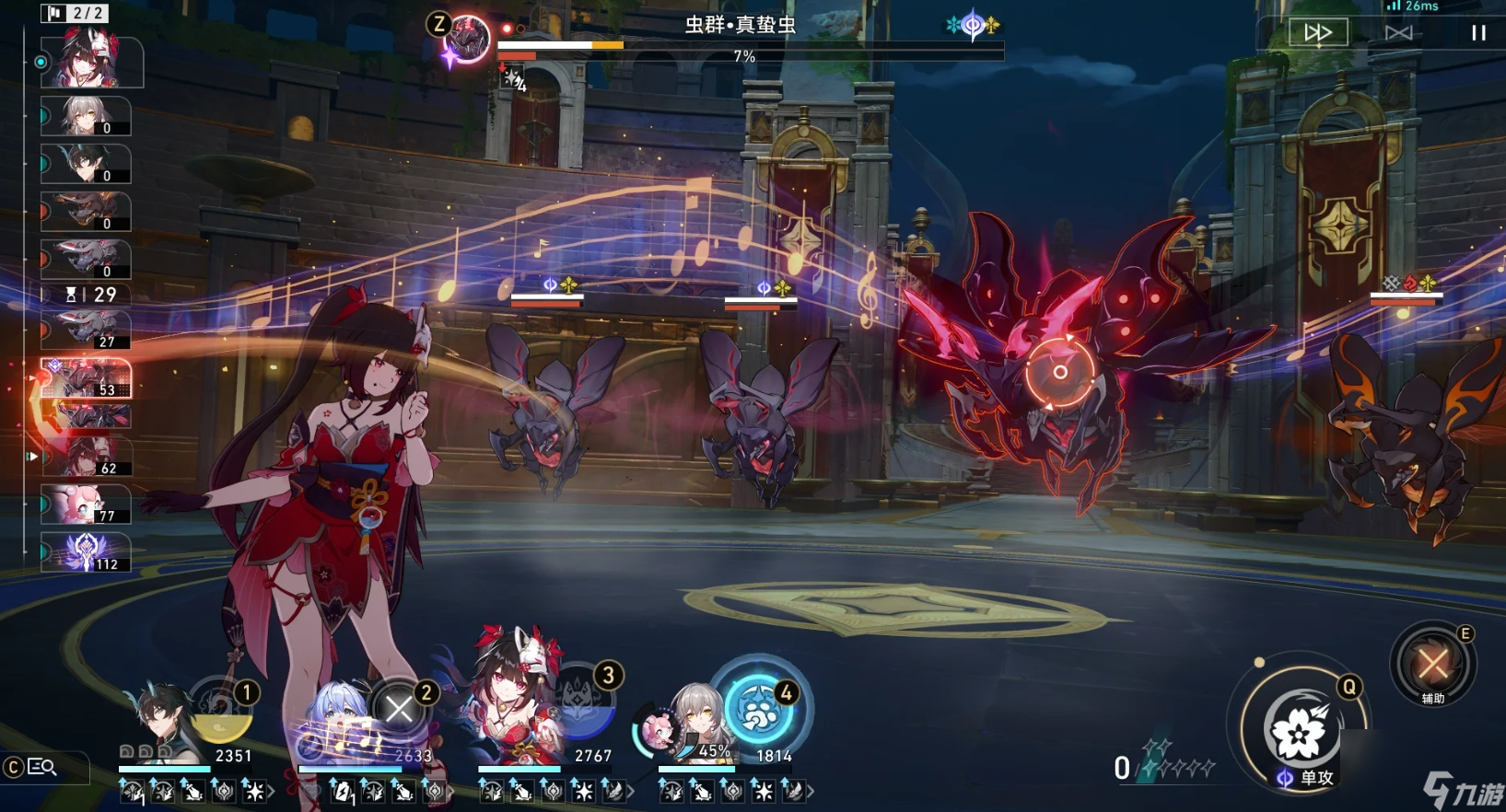This screenshot has width=1506, height=812.
Task: Toggle double-speed battle mode
Action: 1318,33
